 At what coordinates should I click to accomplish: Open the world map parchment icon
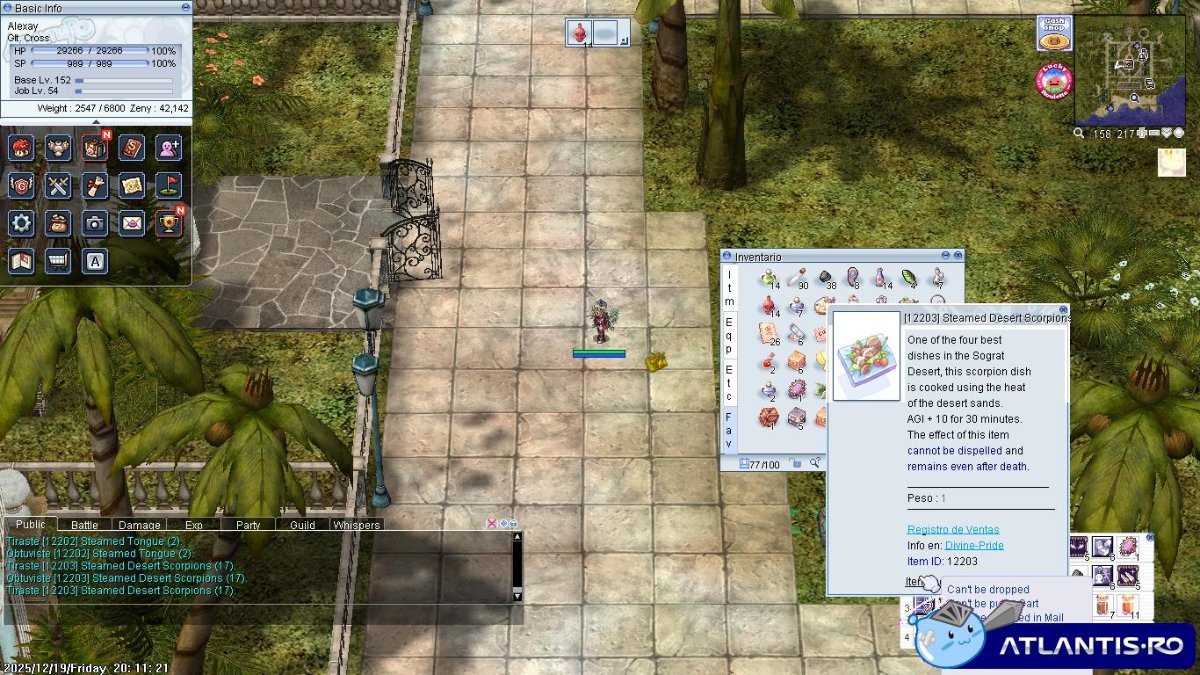[x=132, y=185]
